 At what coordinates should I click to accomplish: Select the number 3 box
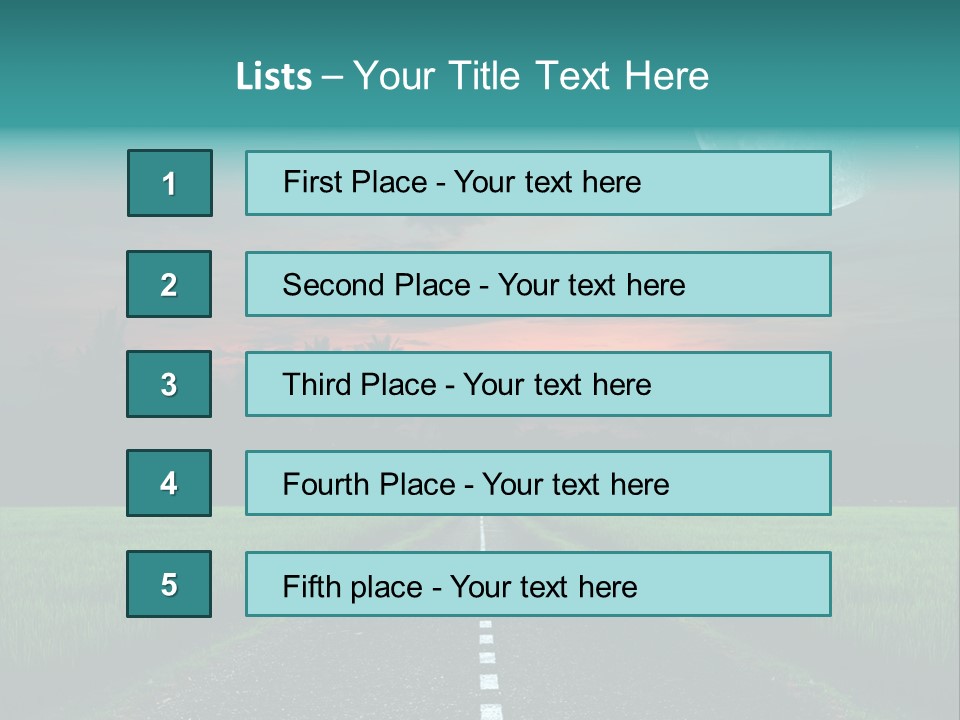(x=169, y=384)
